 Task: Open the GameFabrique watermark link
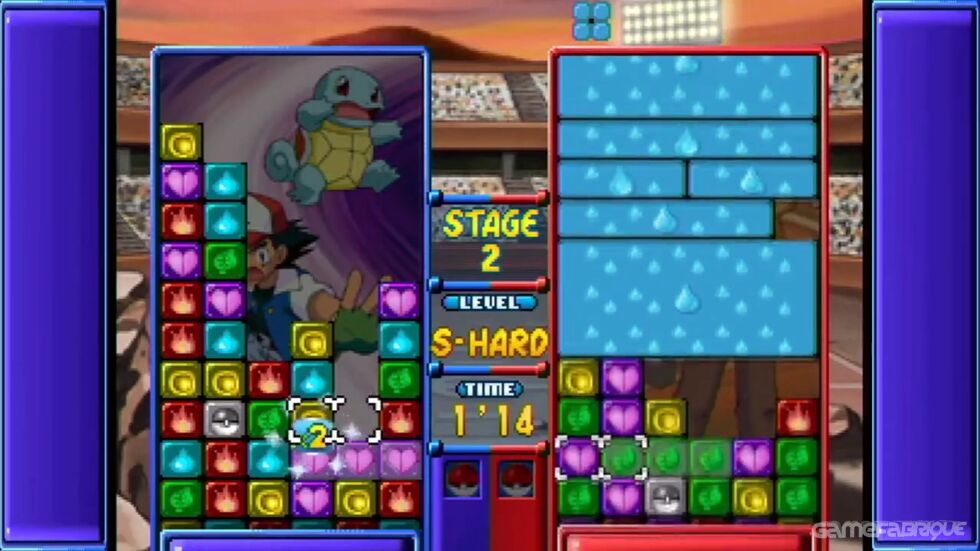coord(890,529)
